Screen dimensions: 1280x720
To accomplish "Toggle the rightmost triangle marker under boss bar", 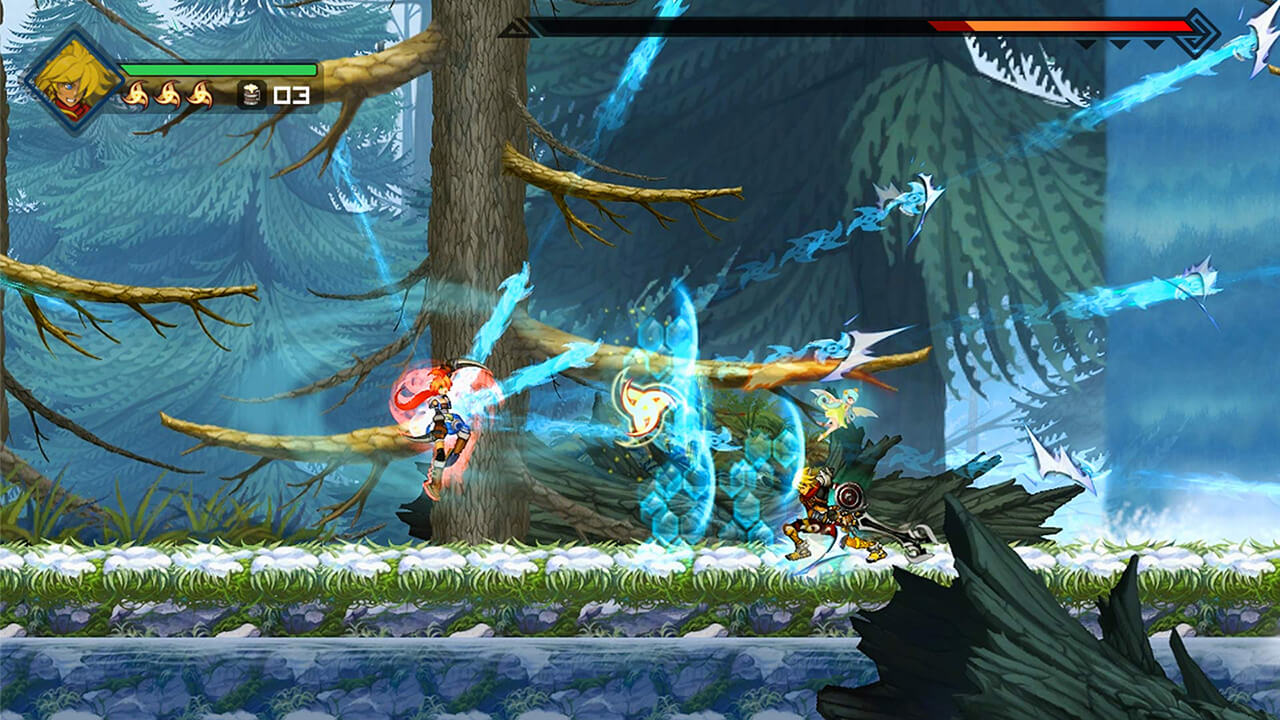I will 1153,43.
